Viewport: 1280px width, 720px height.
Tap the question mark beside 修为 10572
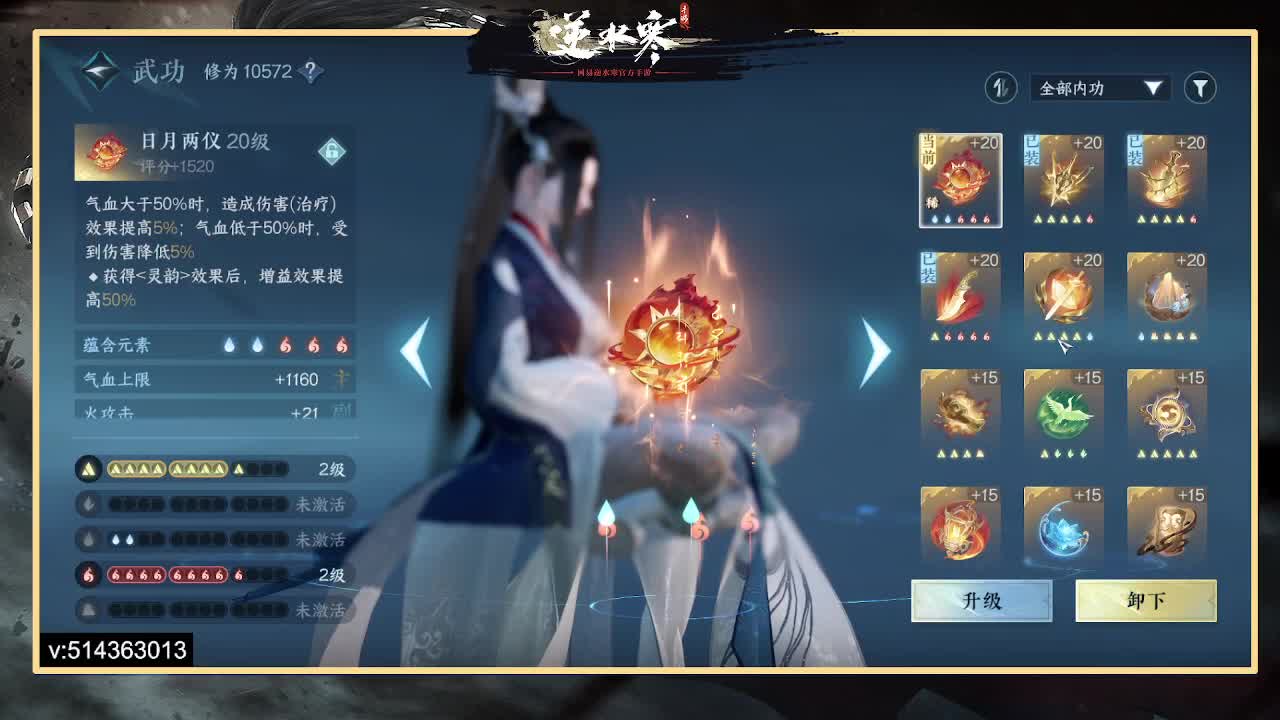point(310,71)
